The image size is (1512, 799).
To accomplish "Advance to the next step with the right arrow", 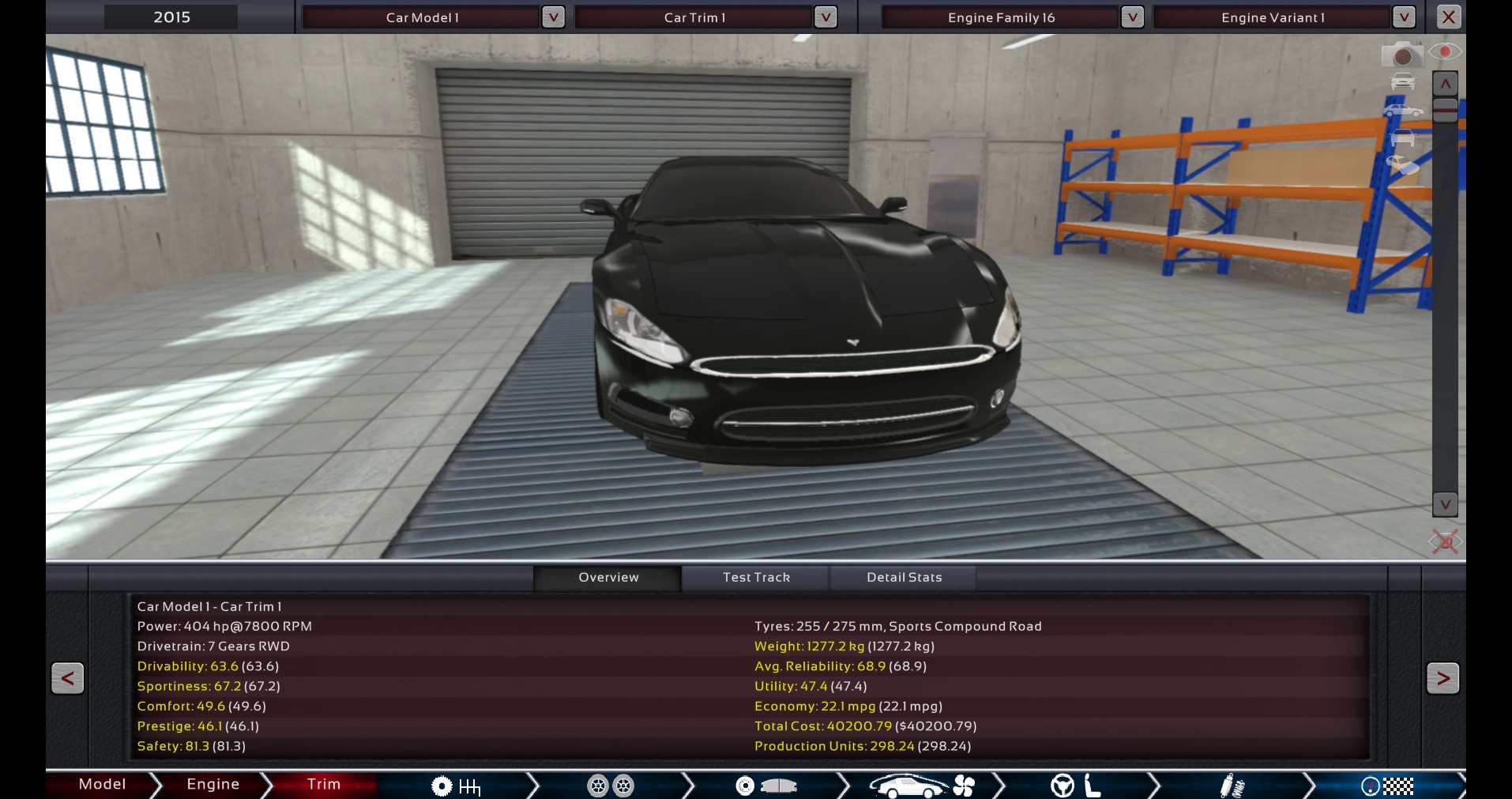I will (1442, 678).
